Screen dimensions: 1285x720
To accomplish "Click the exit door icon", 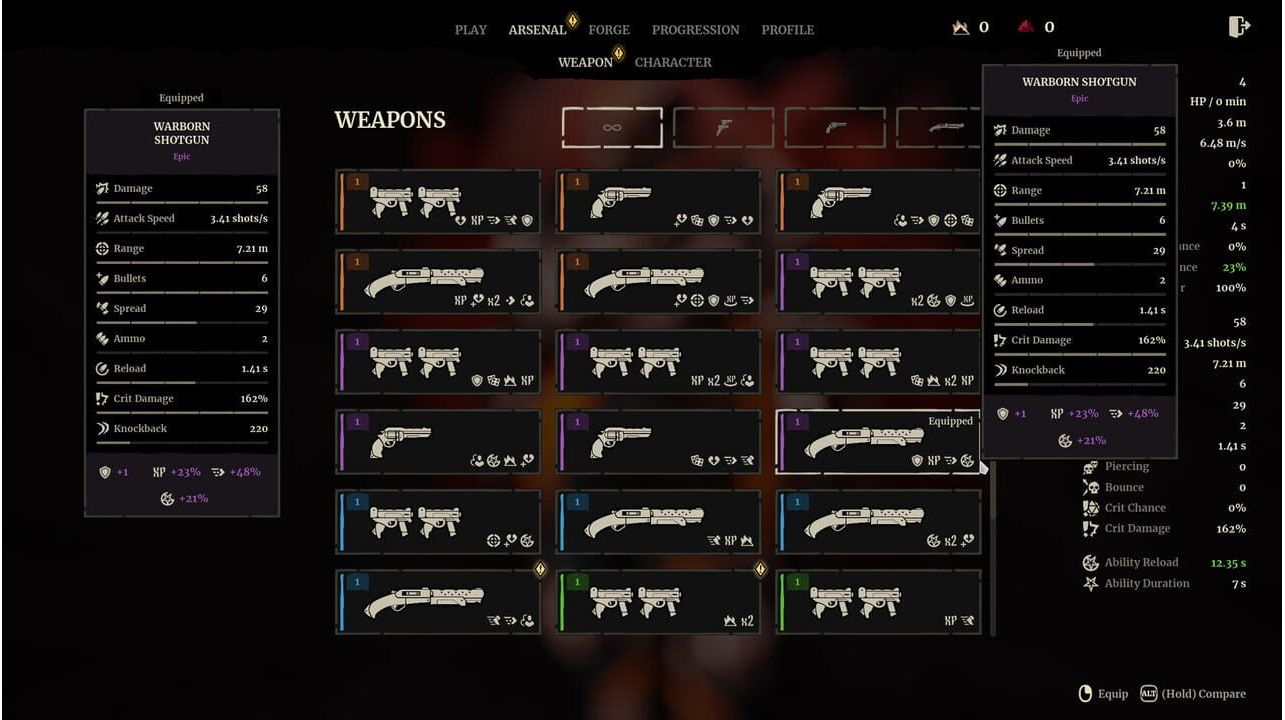I will [1239, 27].
